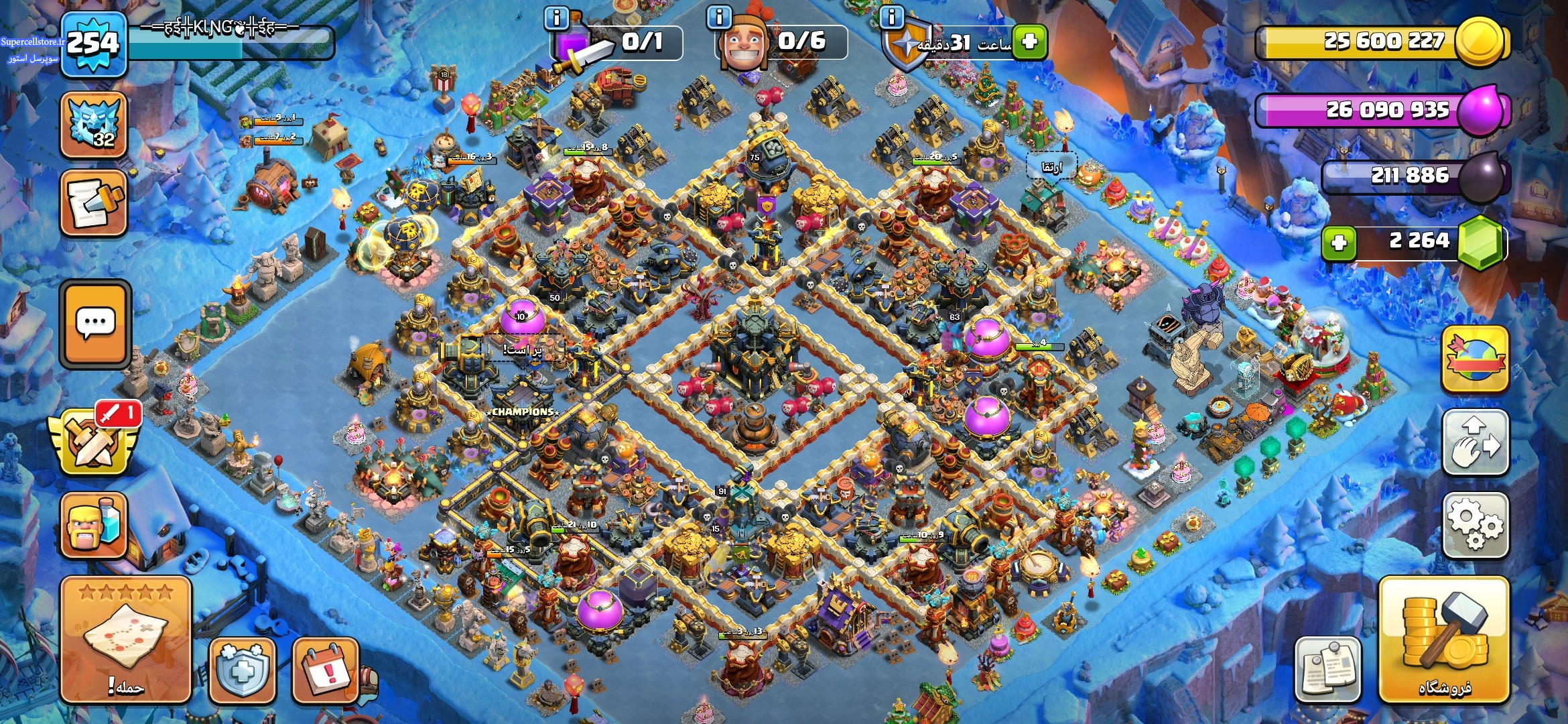Open the layout editor hand-arrows button
Image resolution: width=1568 pixels, height=724 pixels.
(x=1475, y=442)
